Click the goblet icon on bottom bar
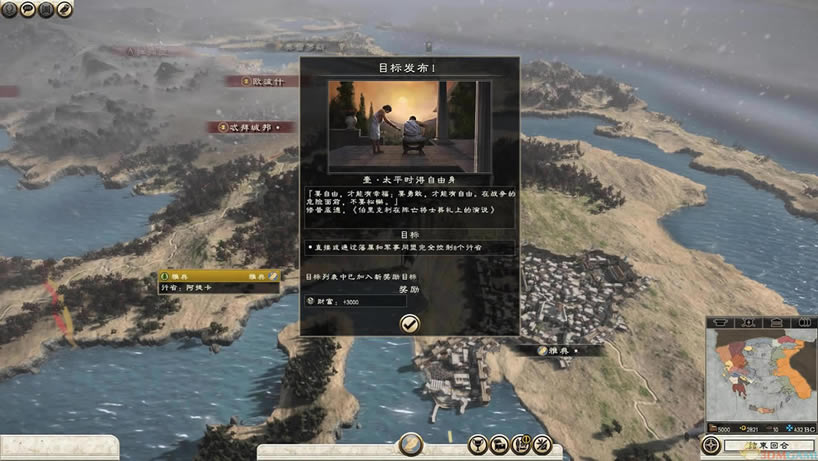This screenshot has height=461, width=818. [x=478, y=444]
